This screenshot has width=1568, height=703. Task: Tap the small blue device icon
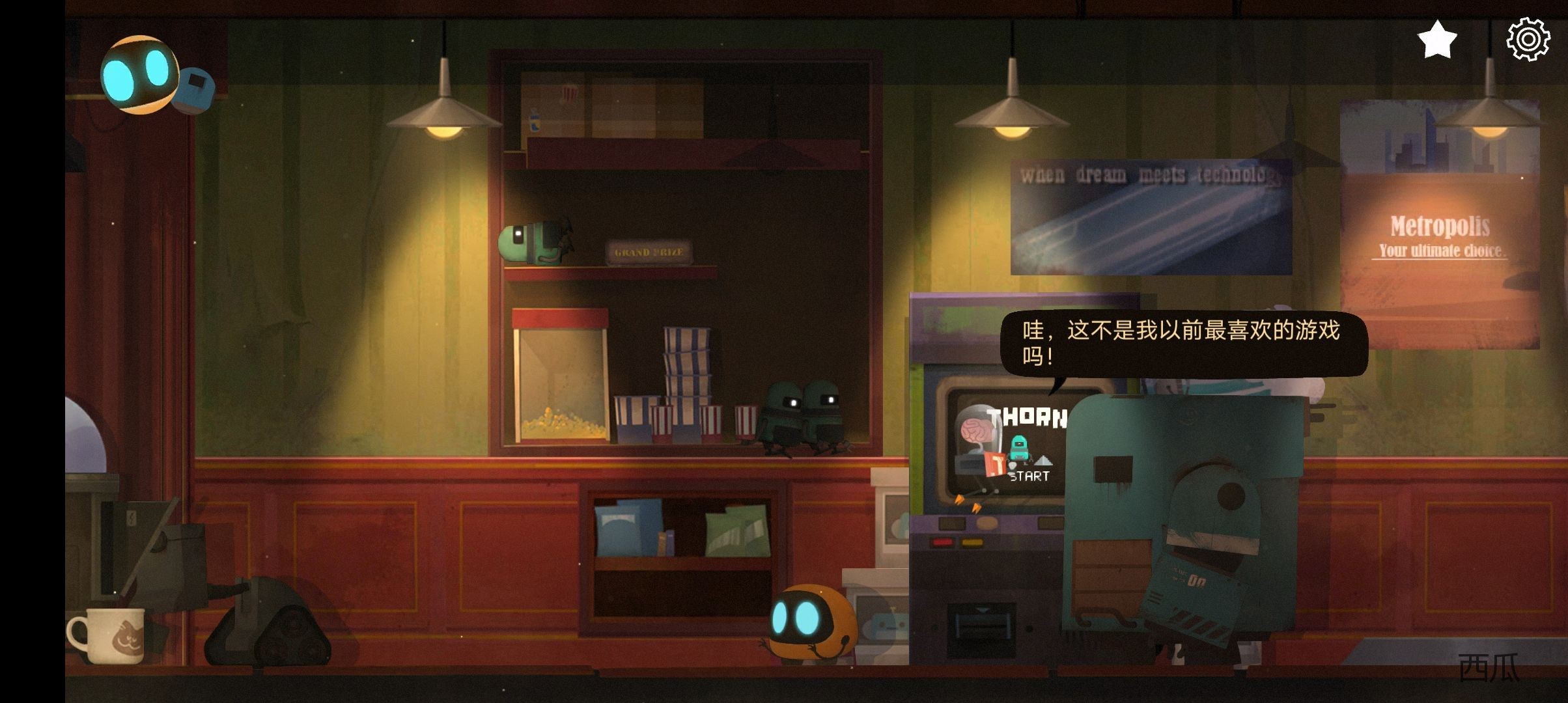click(196, 89)
